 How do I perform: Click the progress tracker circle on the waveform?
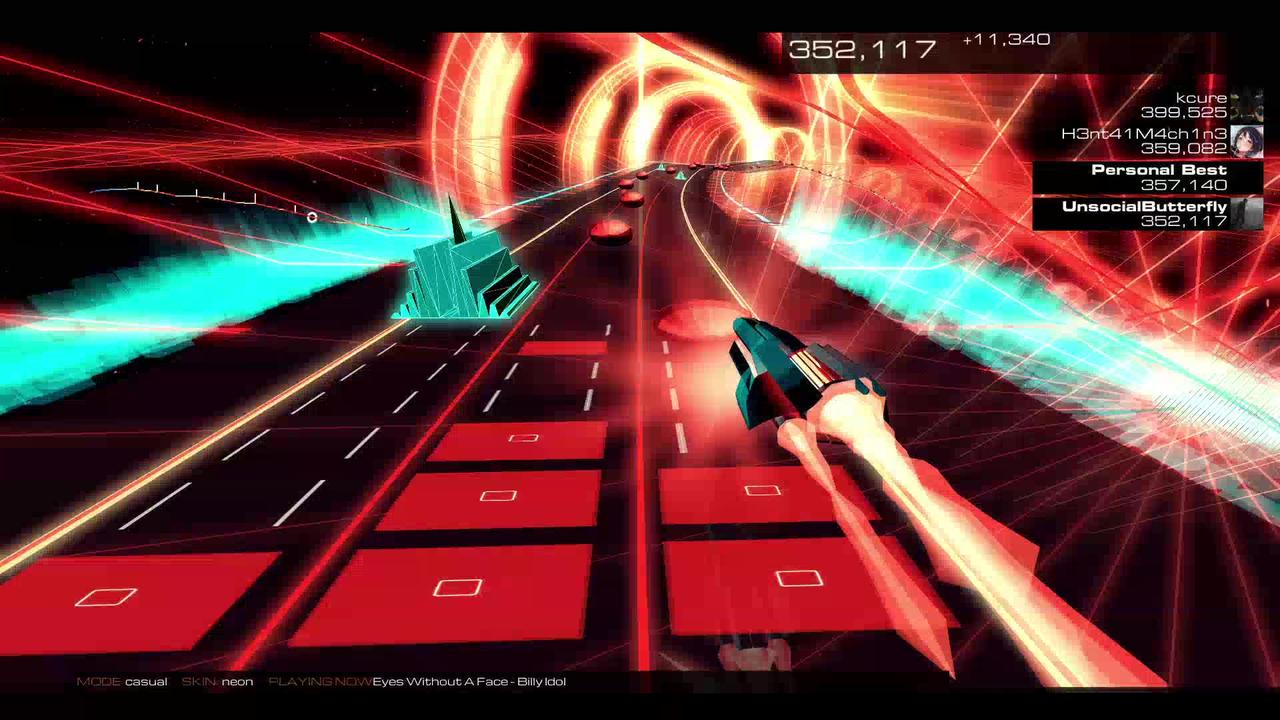click(x=312, y=217)
